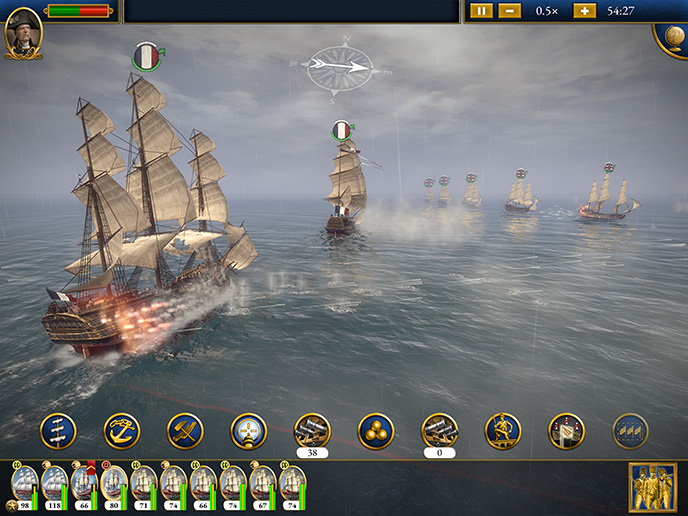Activate the flag command icon
688x516 pixels.
[x=566, y=431]
